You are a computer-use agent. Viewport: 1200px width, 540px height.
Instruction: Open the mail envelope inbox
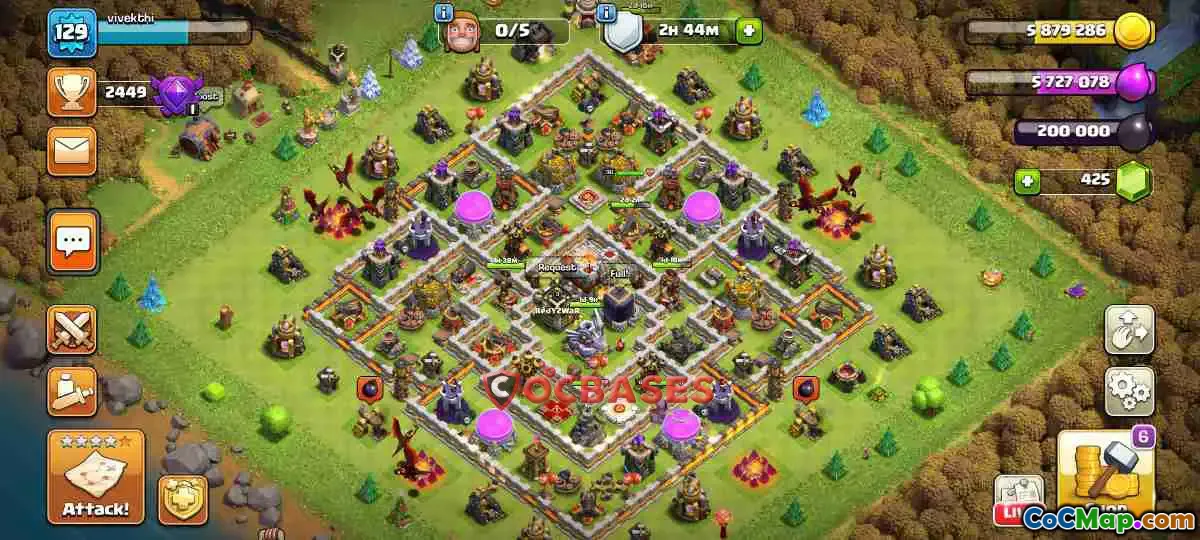pyautogui.click(x=72, y=151)
